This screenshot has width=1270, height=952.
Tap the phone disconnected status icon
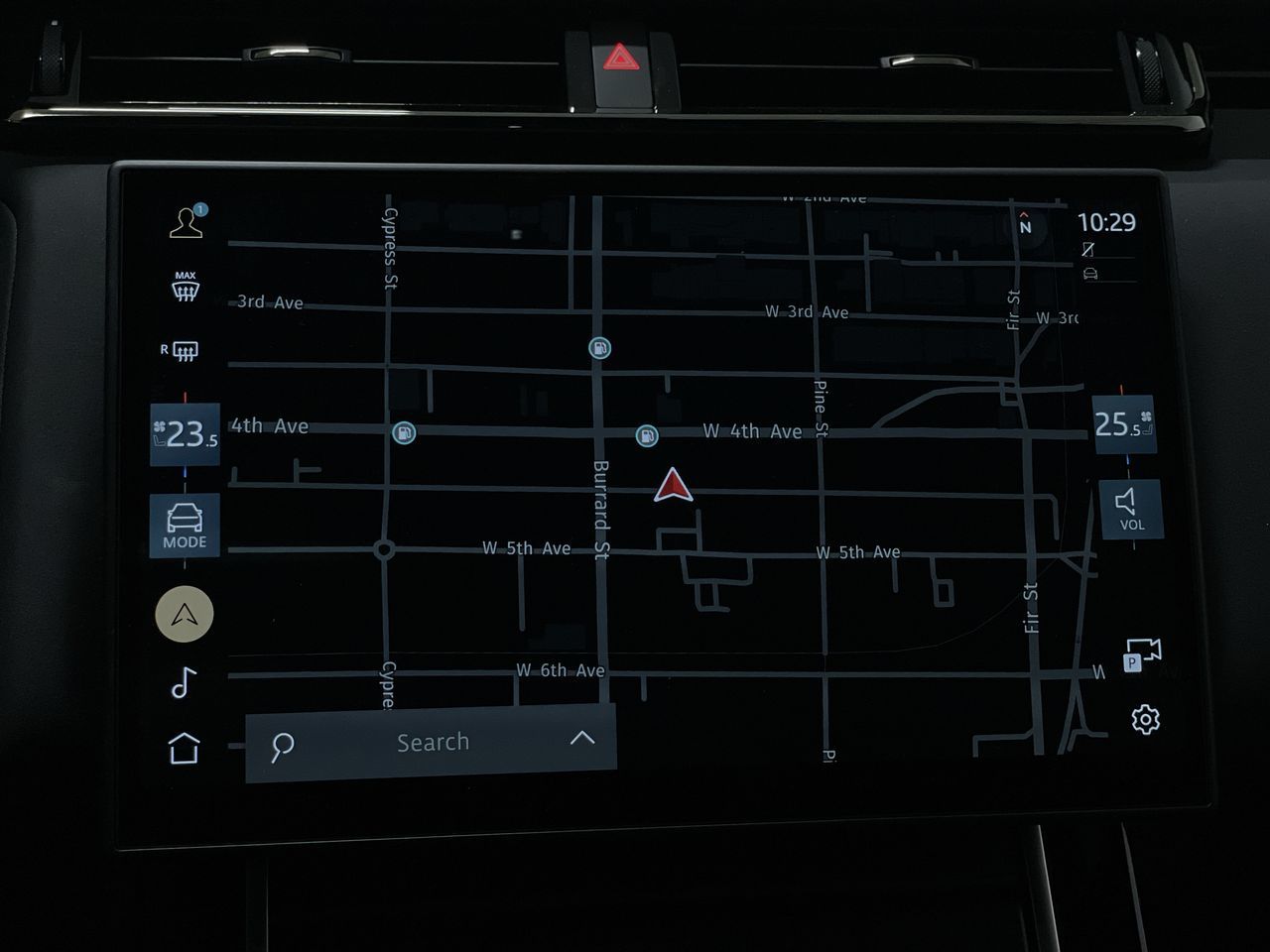(x=1087, y=250)
